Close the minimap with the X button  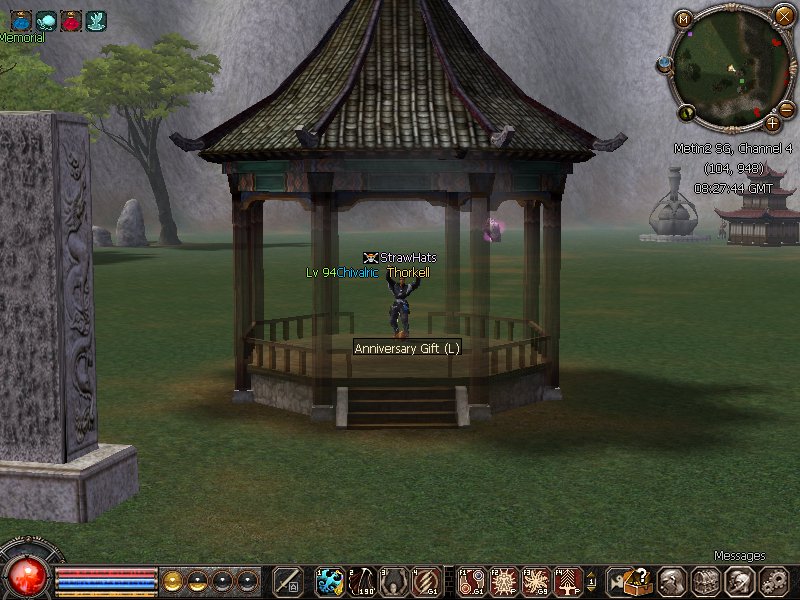click(783, 15)
